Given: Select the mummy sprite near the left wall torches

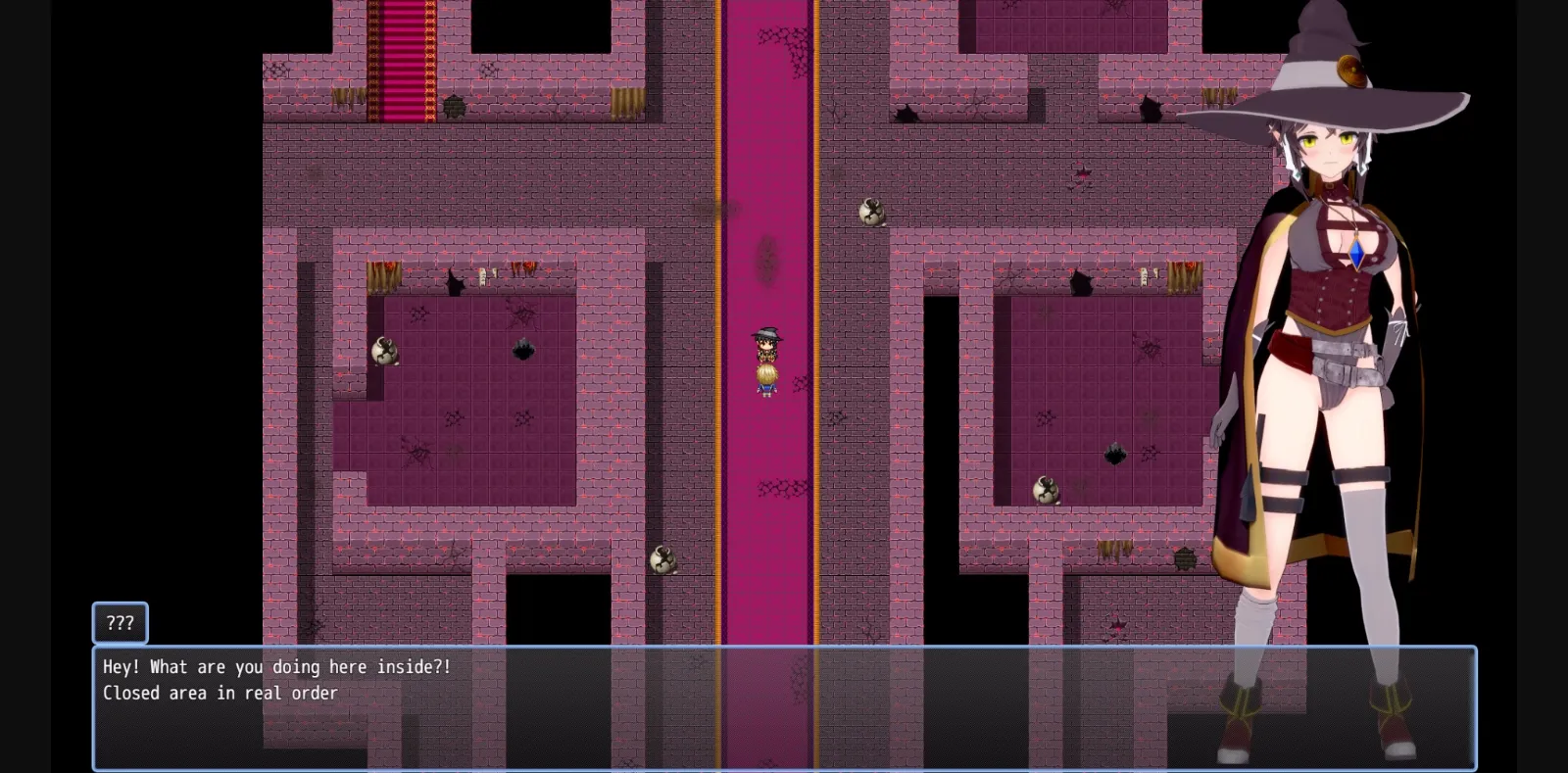Looking at the screenshot, I should (482, 276).
